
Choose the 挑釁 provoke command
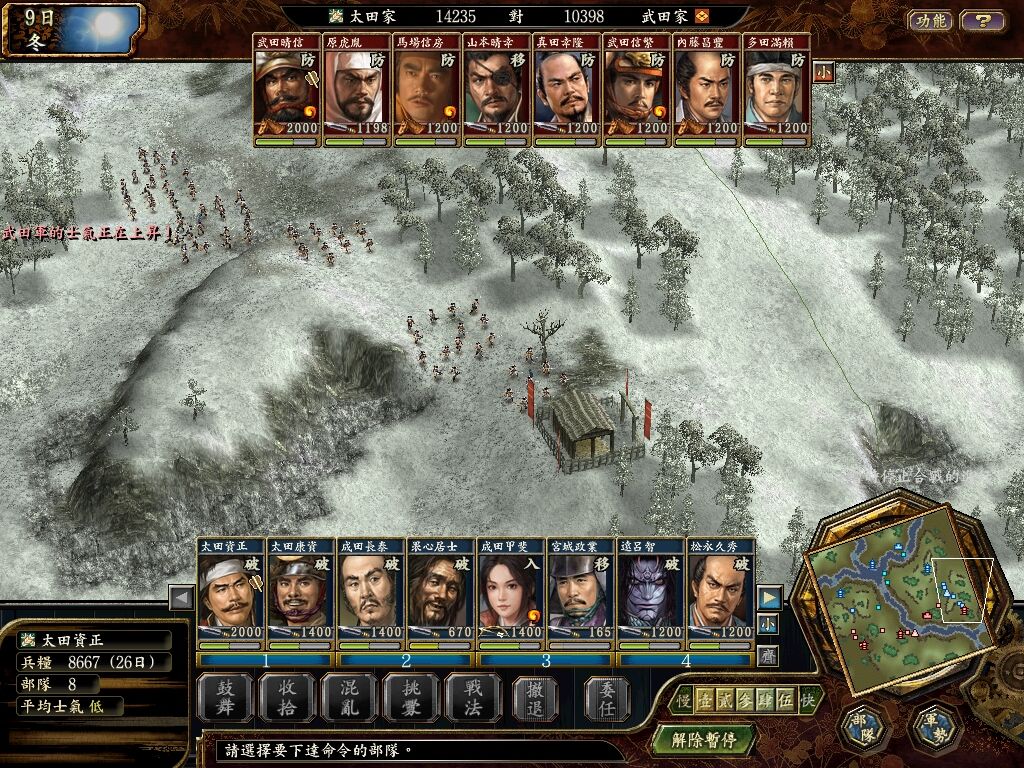(x=409, y=697)
